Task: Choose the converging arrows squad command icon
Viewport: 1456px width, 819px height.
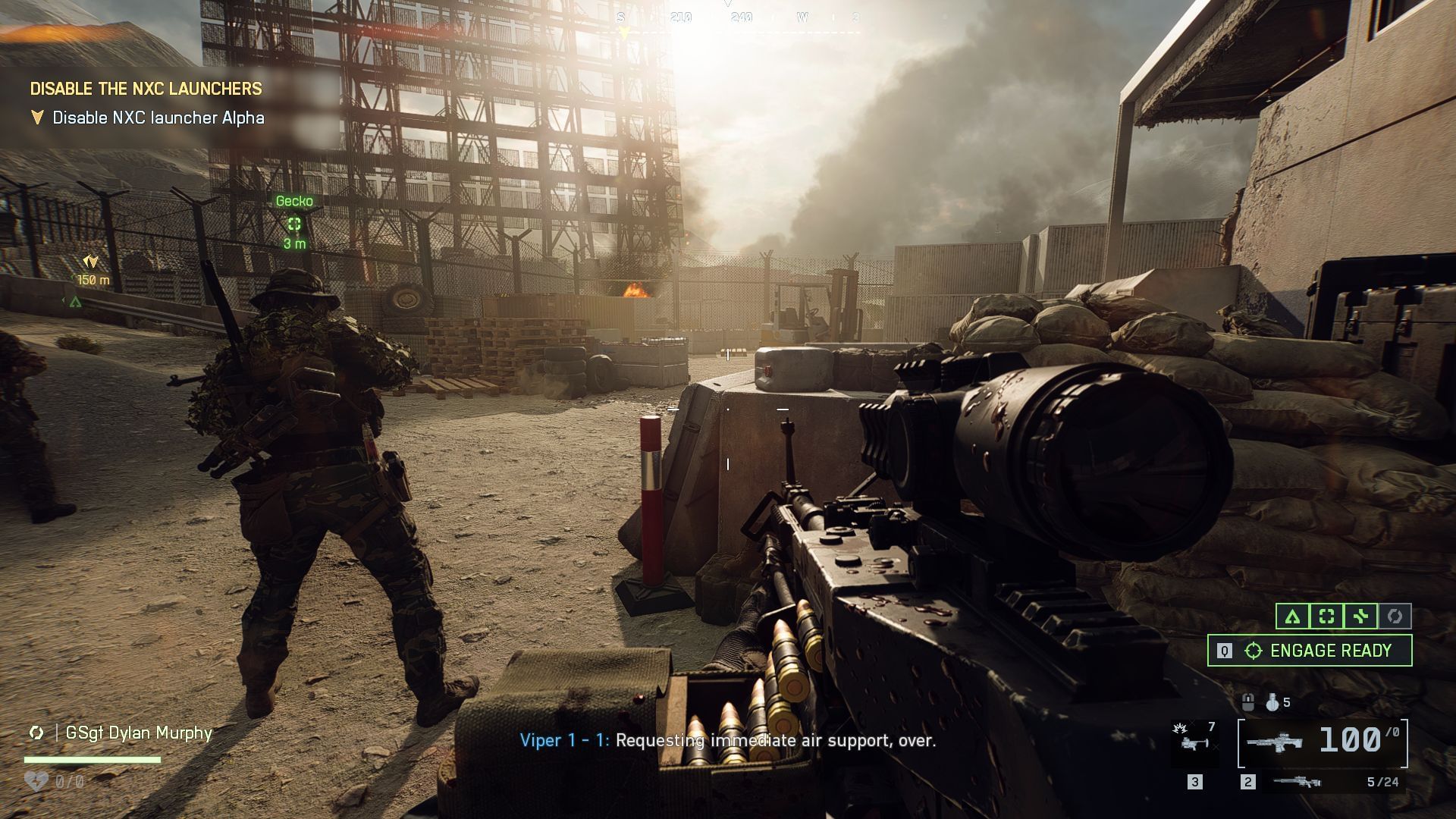Action: [1360, 617]
